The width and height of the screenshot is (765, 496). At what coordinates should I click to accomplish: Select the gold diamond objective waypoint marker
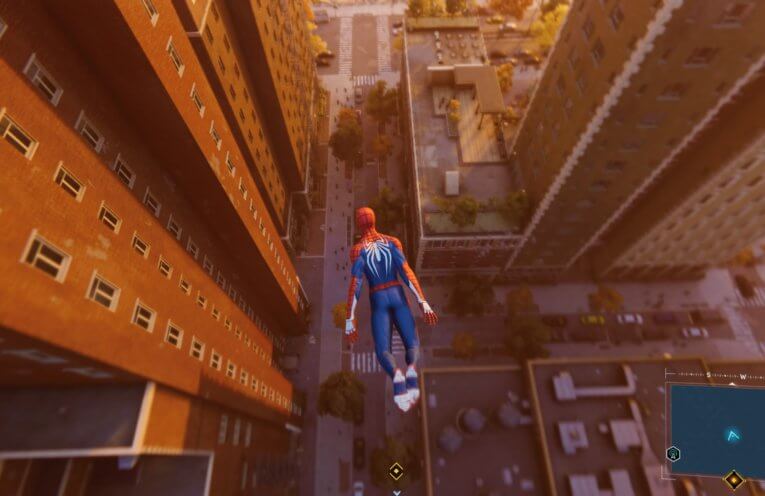point(396,471)
